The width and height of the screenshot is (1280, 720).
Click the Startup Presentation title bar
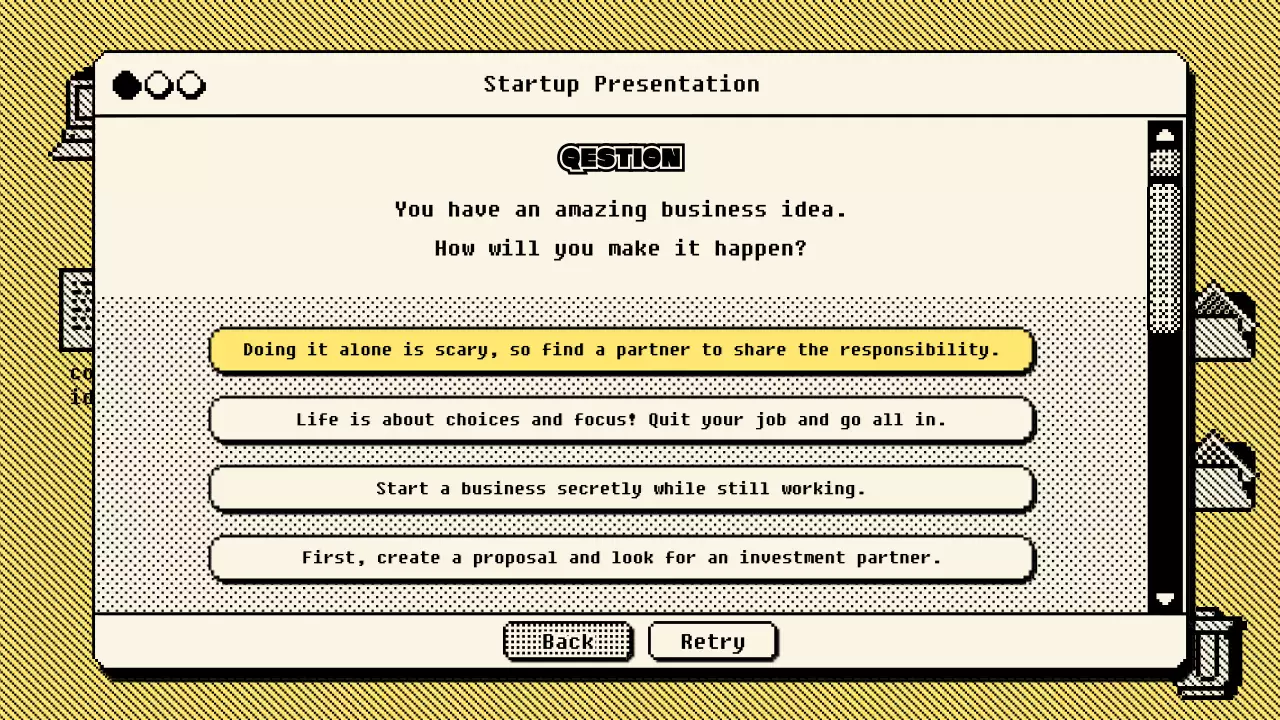point(620,84)
